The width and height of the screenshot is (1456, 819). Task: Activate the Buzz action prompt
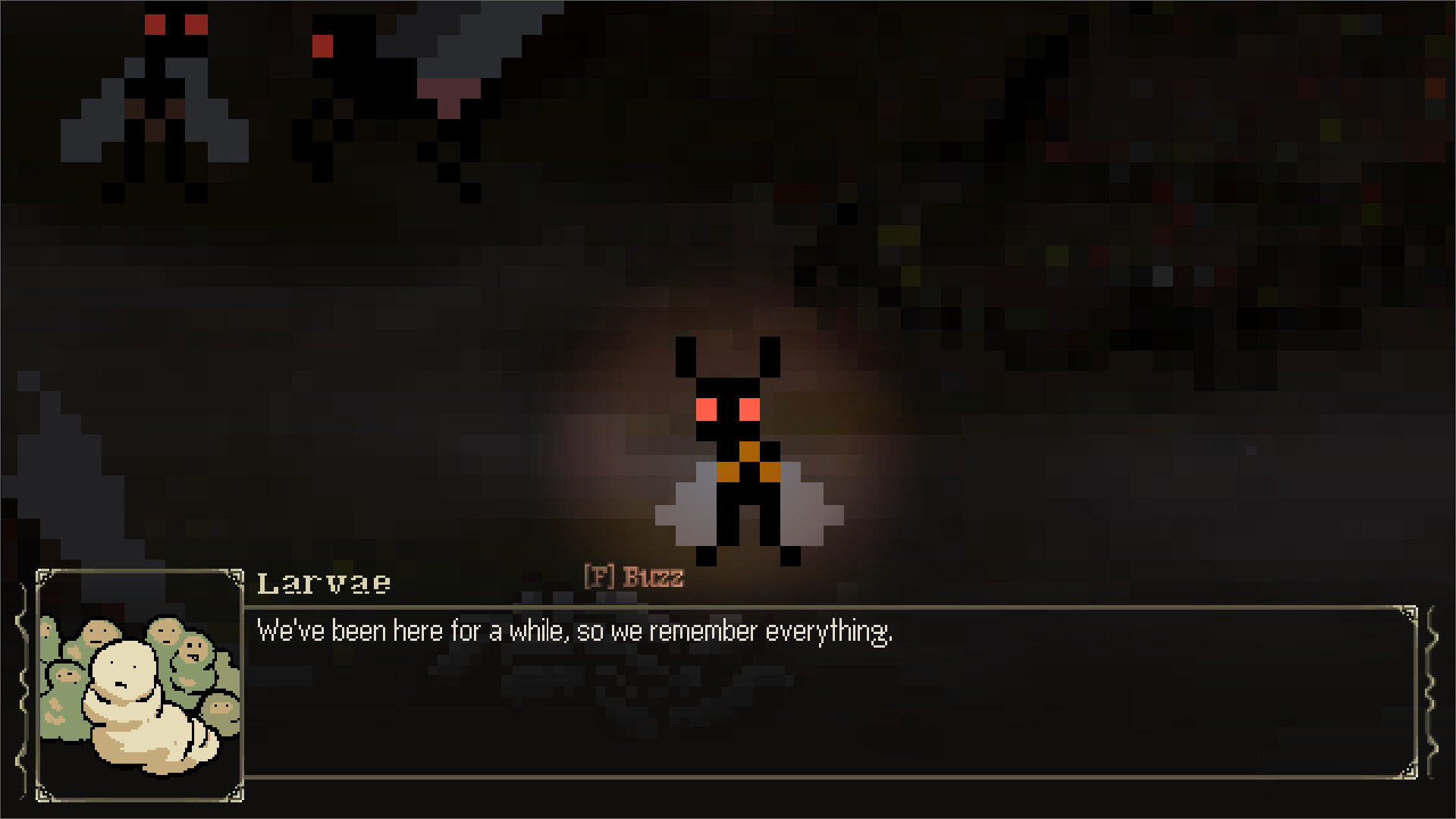(652, 578)
